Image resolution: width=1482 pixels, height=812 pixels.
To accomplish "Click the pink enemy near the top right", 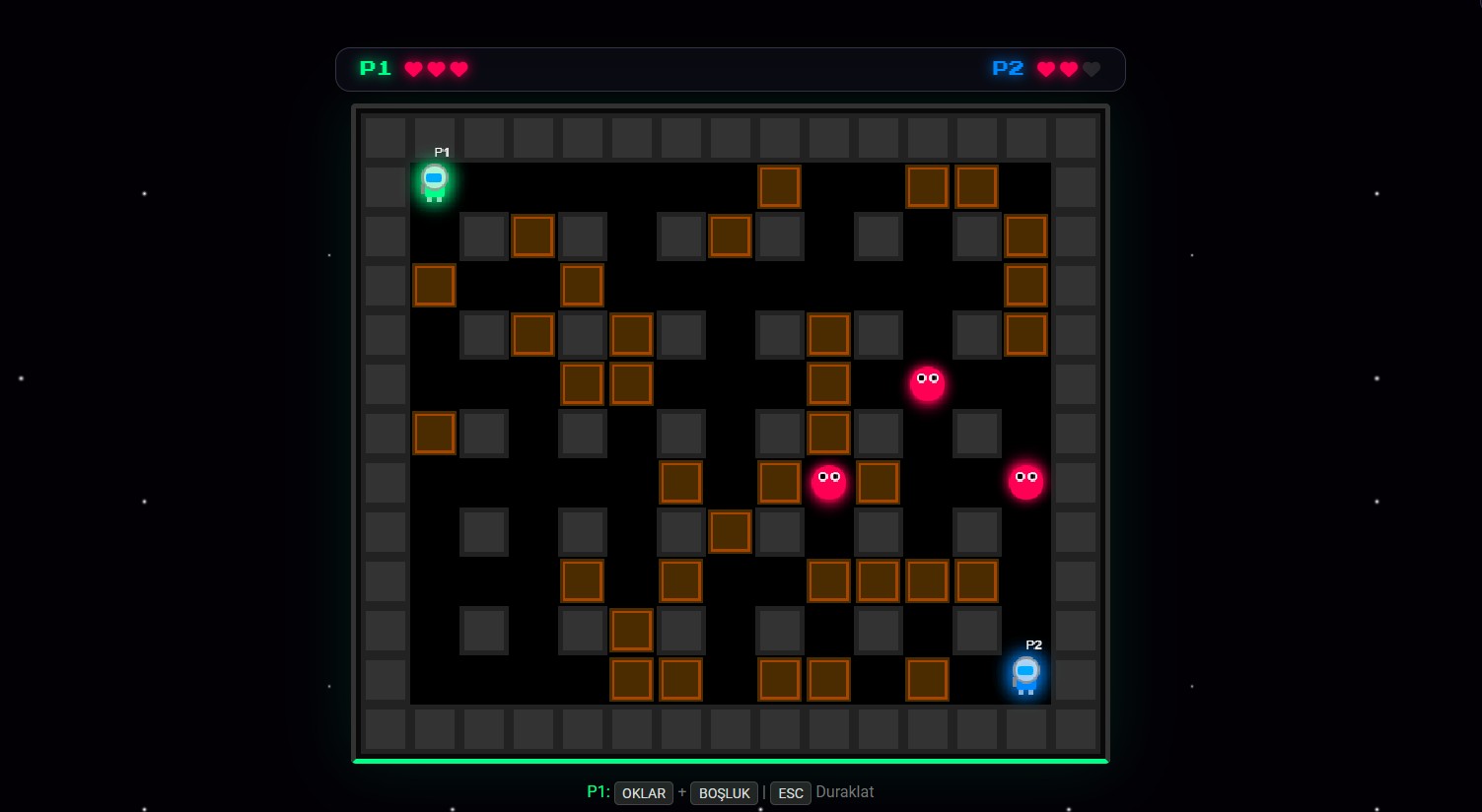I will coord(927,384).
